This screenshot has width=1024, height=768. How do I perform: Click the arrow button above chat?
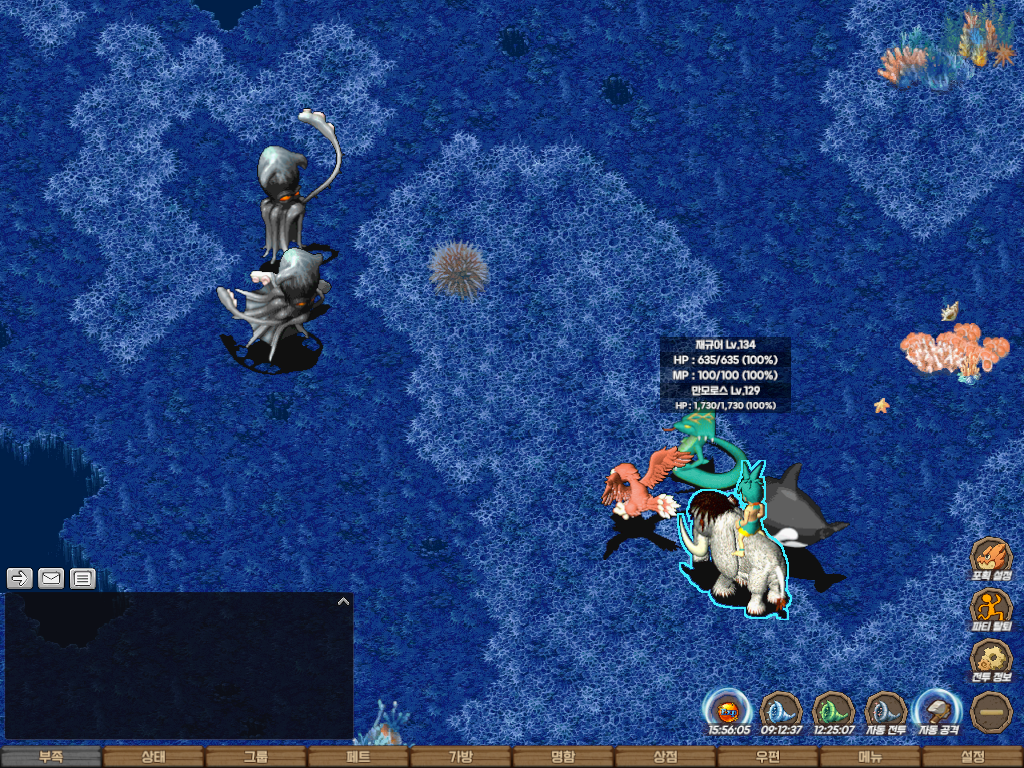click(x=20, y=578)
